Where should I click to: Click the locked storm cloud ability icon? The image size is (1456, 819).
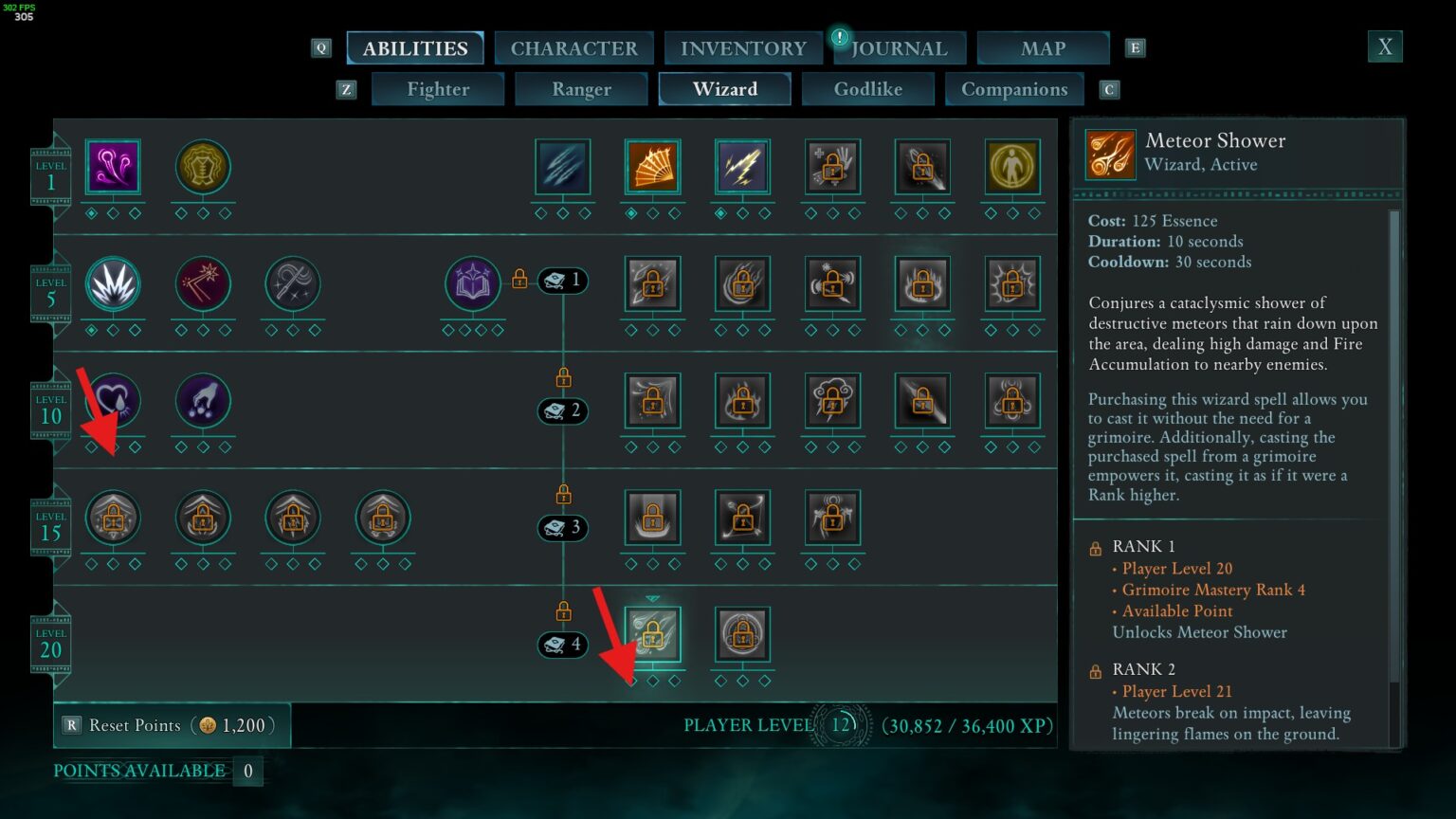tap(832, 401)
